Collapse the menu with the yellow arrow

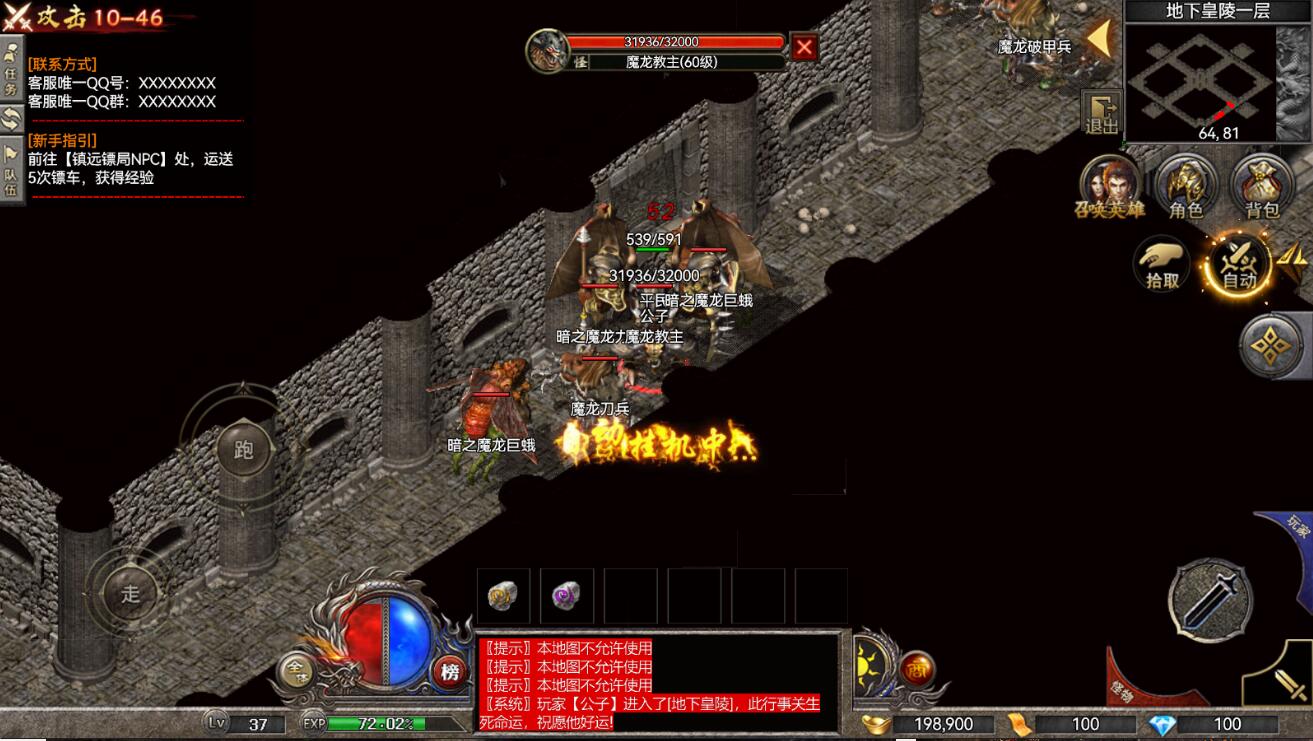[x=1100, y=39]
